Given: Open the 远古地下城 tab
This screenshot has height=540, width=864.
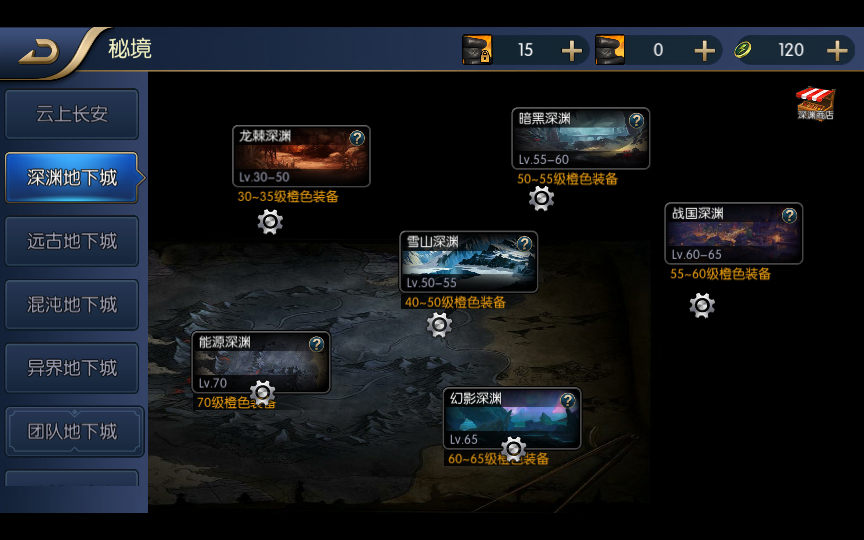Looking at the screenshot, I should [72, 241].
